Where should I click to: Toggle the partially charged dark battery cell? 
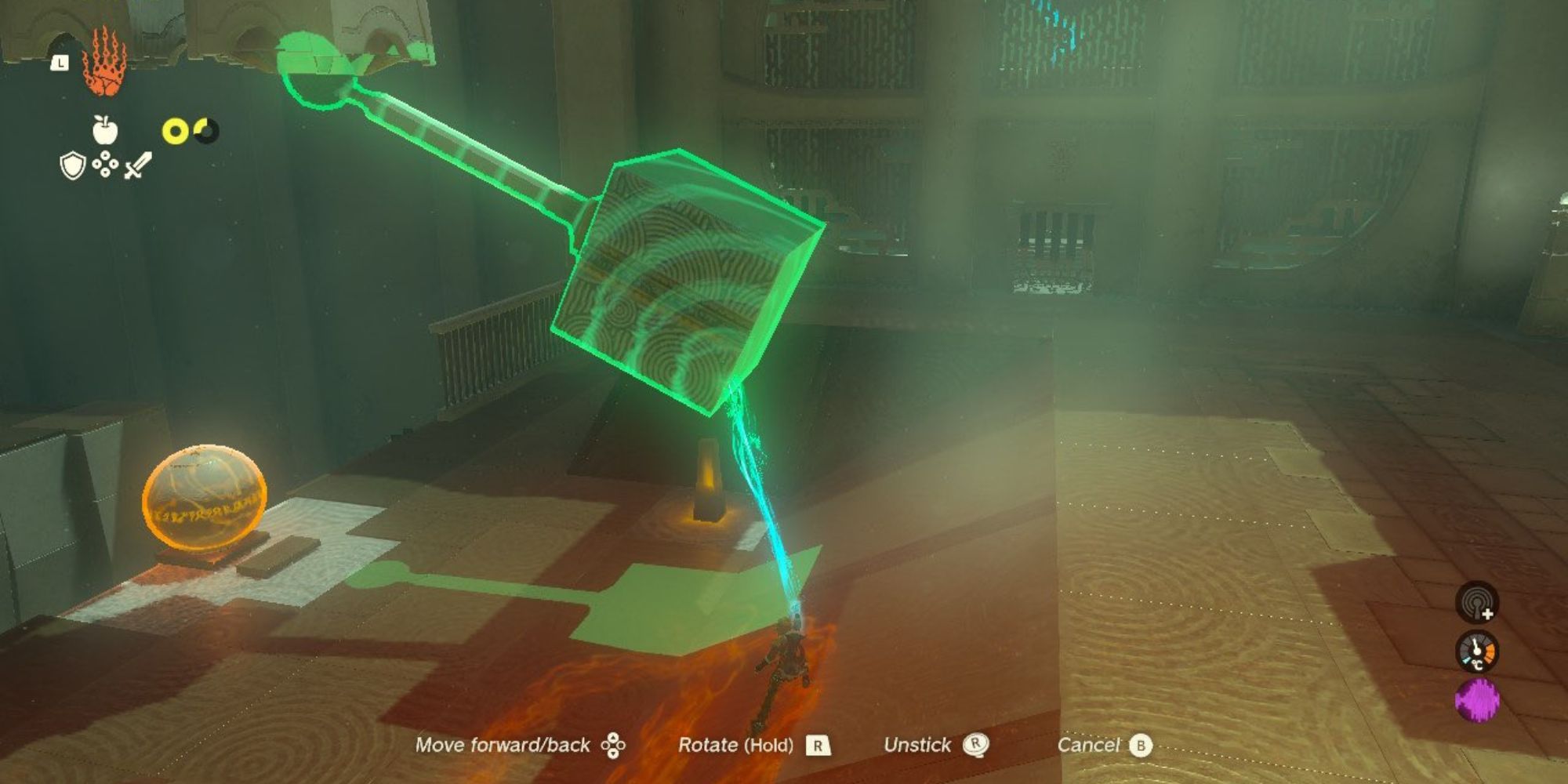click(x=205, y=130)
